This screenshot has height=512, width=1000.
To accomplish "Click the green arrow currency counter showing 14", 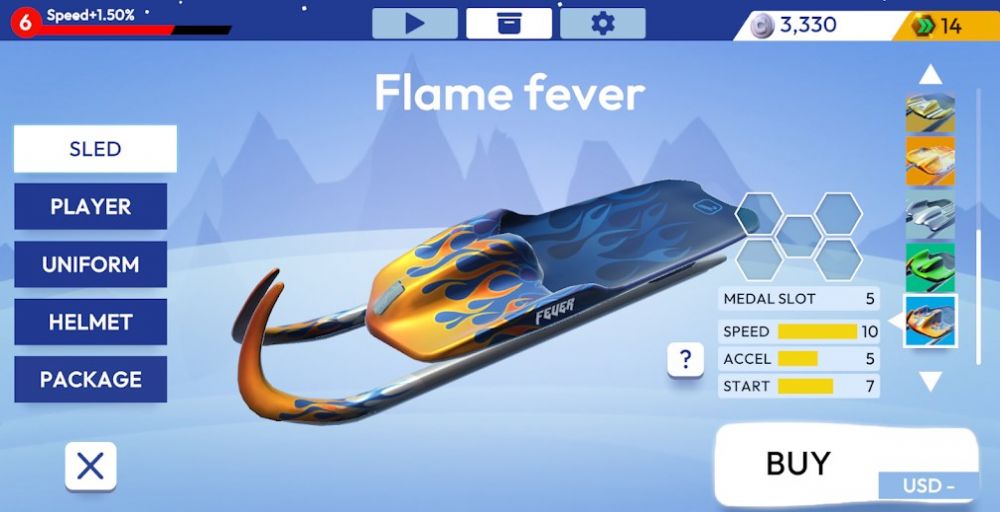I will [940, 25].
